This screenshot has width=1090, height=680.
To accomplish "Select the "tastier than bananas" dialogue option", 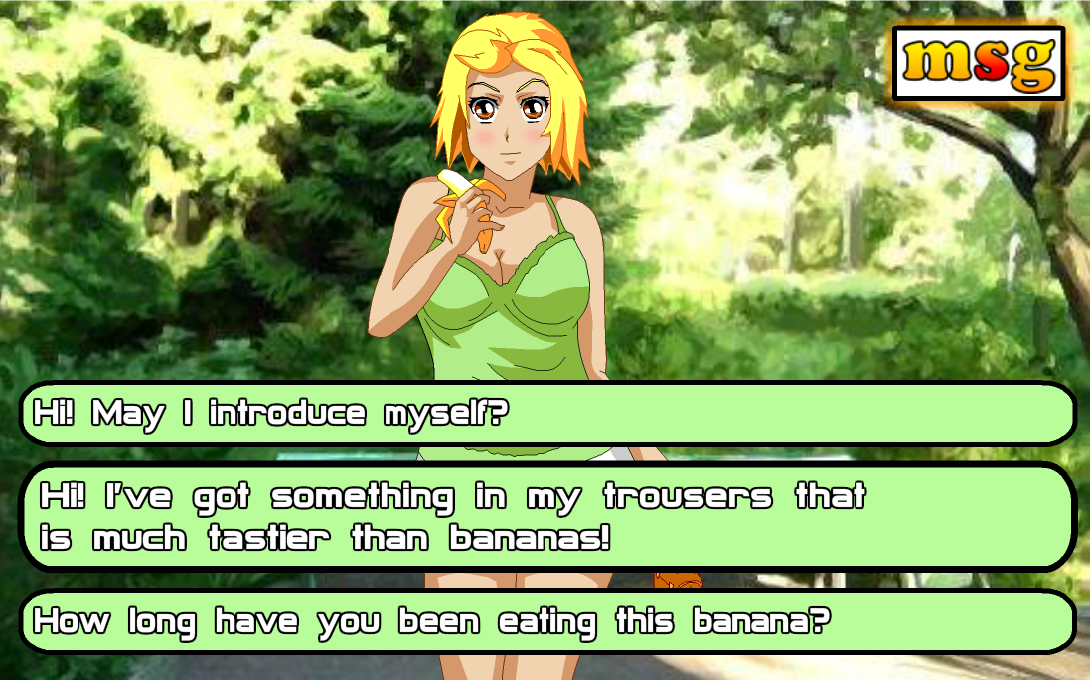I will [546, 517].
